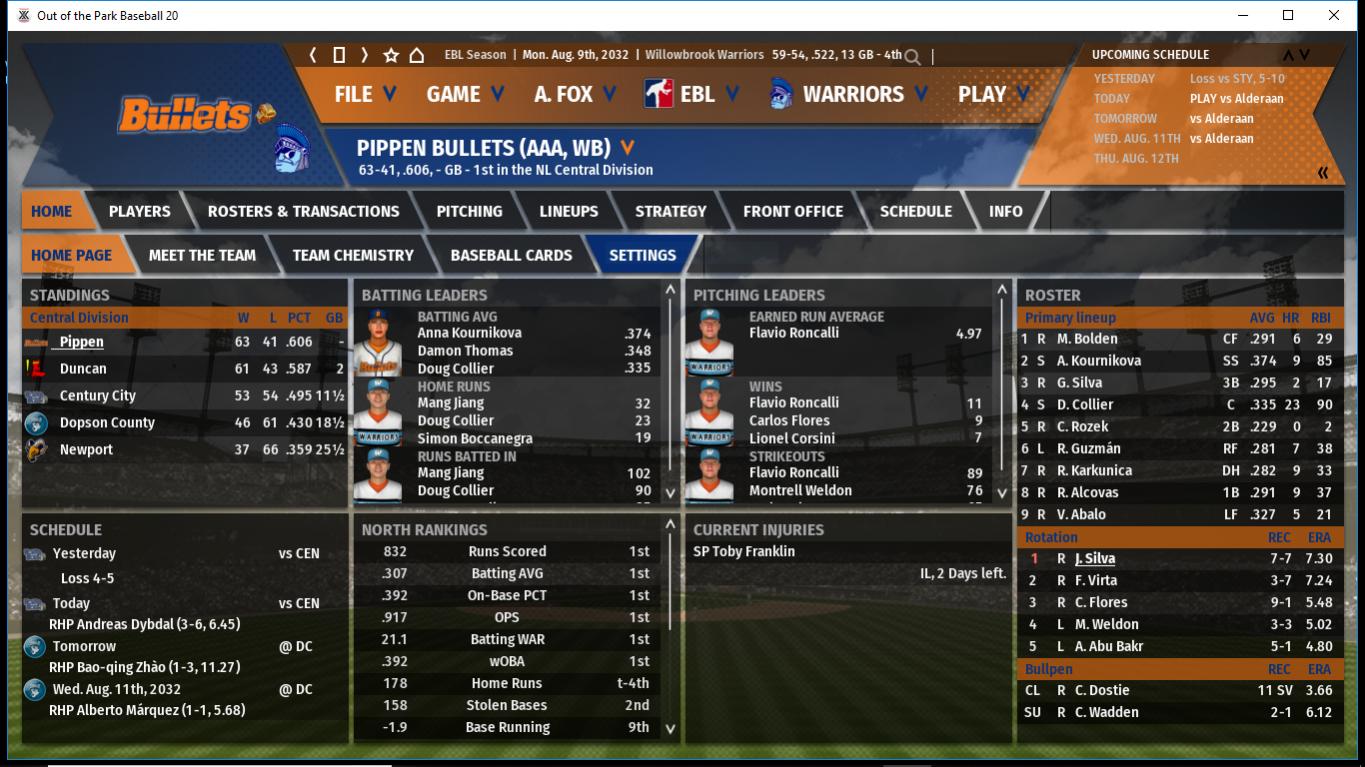Viewport: 1365px width, 767px height.
Task: Select the LINEUPS tab
Action: (568, 211)
